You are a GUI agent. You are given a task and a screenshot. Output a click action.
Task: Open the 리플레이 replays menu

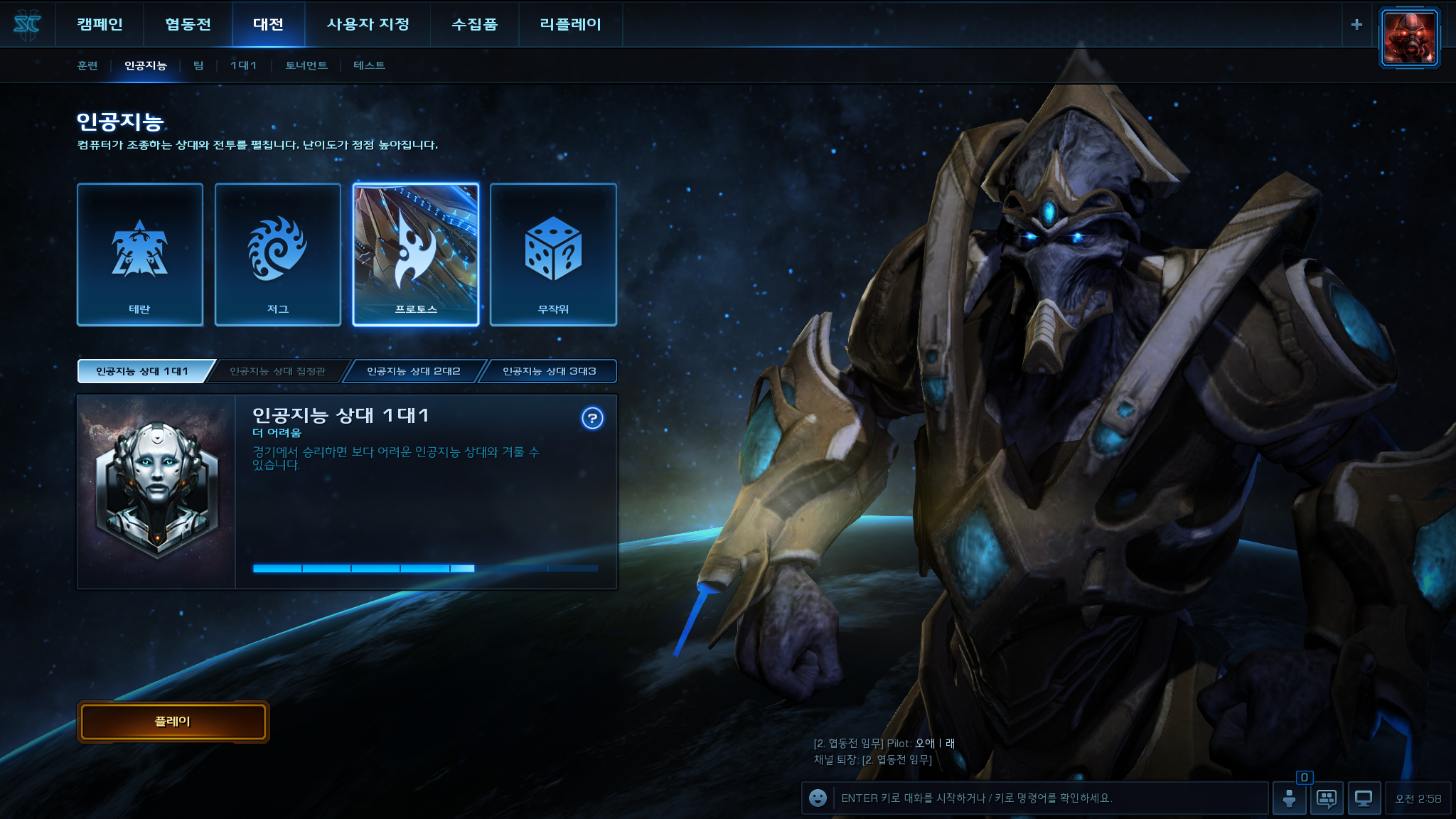point(570,24)
